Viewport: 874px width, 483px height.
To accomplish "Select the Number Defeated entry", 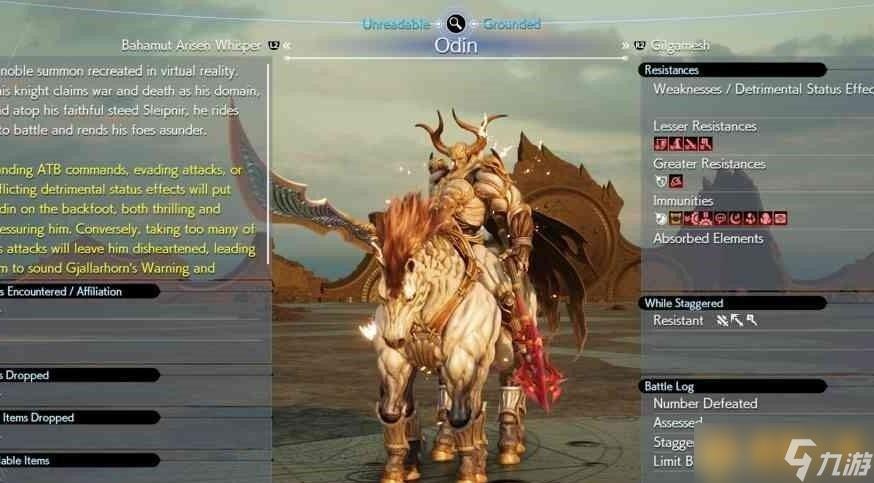I will click(705, 404).
